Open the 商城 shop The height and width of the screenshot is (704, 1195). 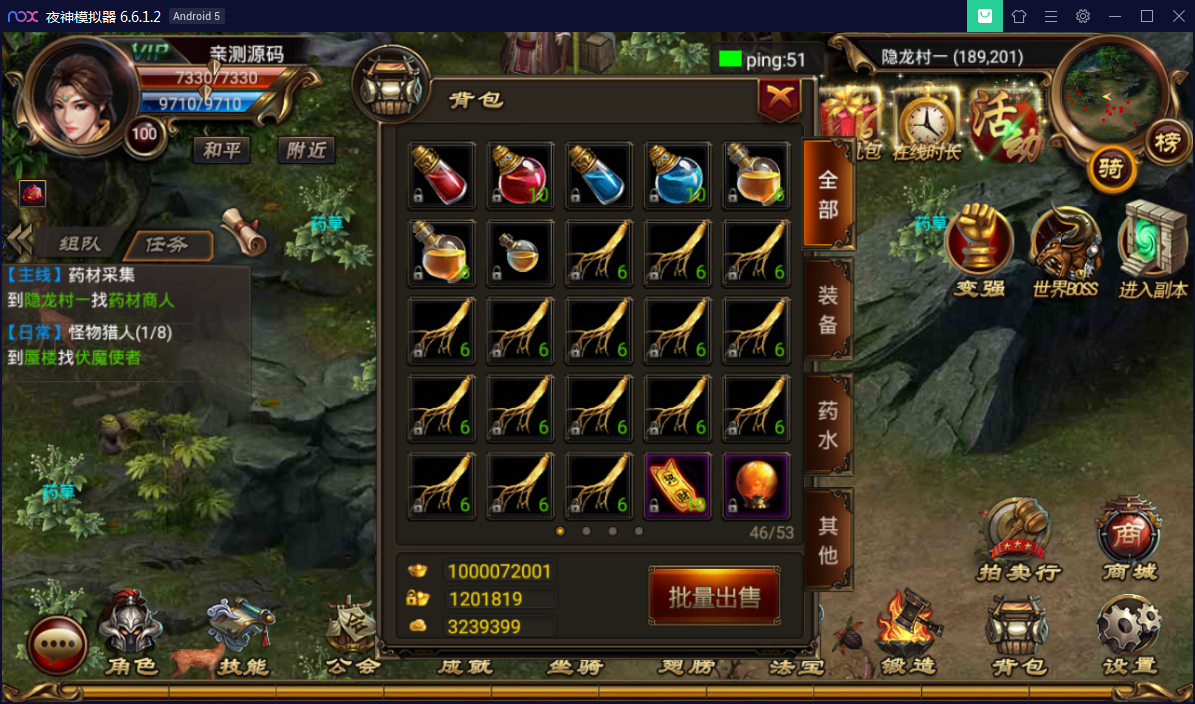[x=1129, y=541]
